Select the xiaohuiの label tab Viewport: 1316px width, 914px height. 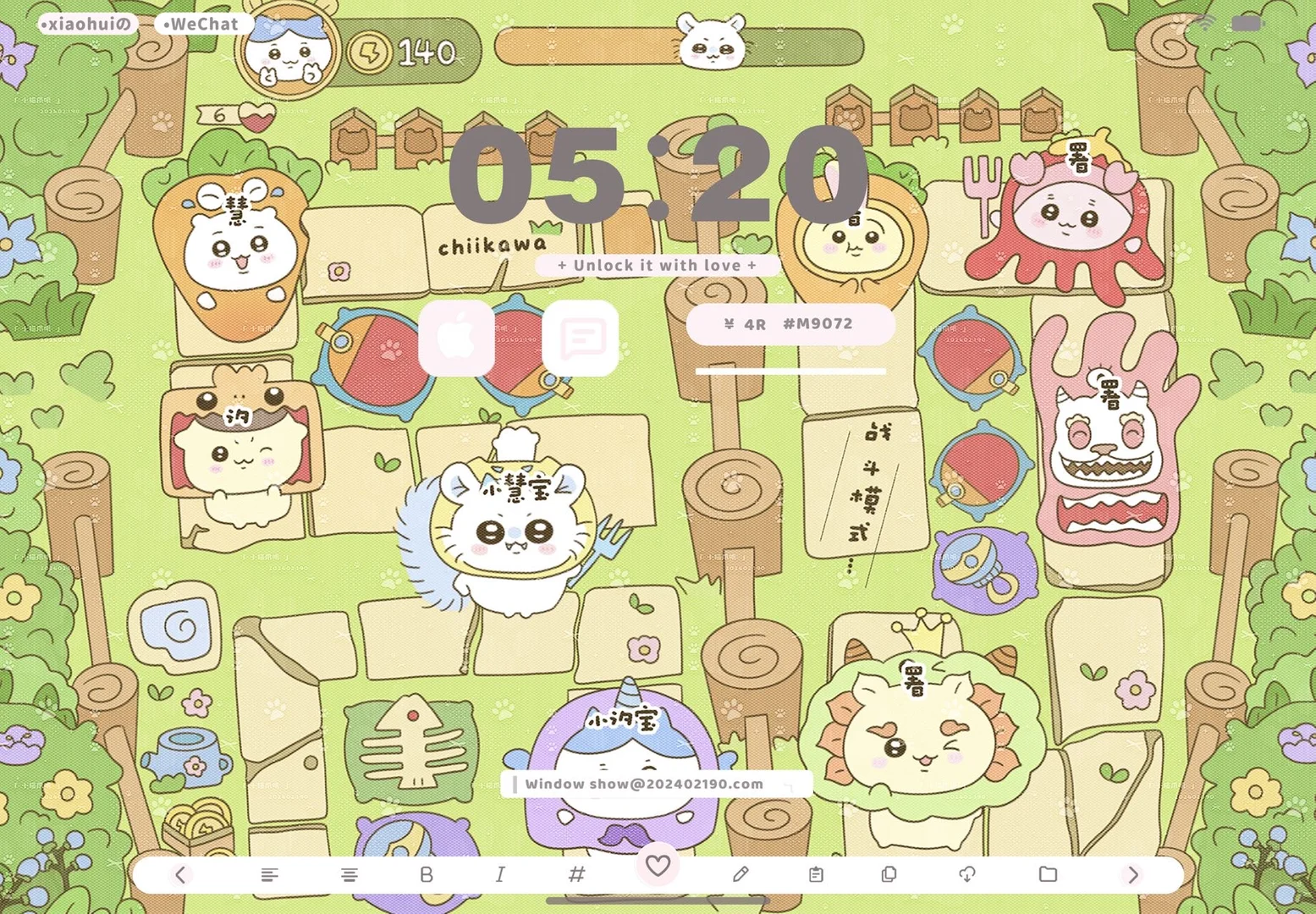tap(85, 24)
